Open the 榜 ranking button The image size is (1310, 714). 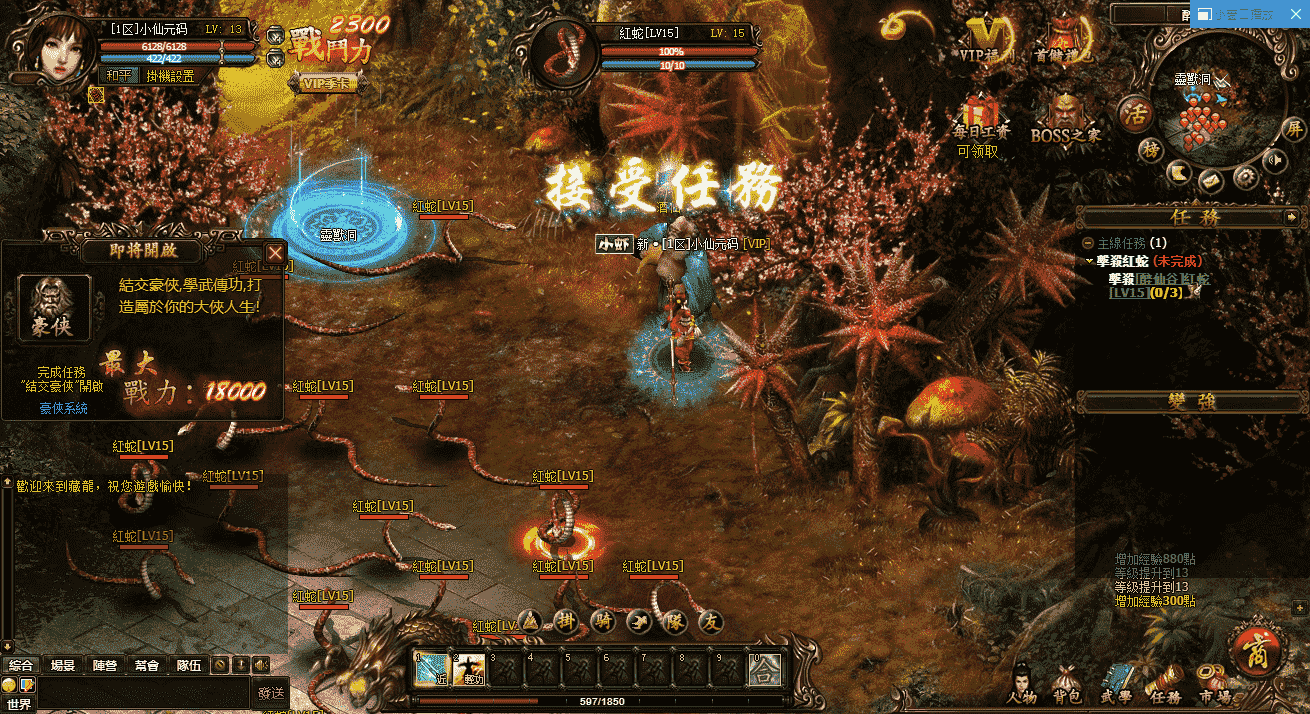pos(1151,149)
